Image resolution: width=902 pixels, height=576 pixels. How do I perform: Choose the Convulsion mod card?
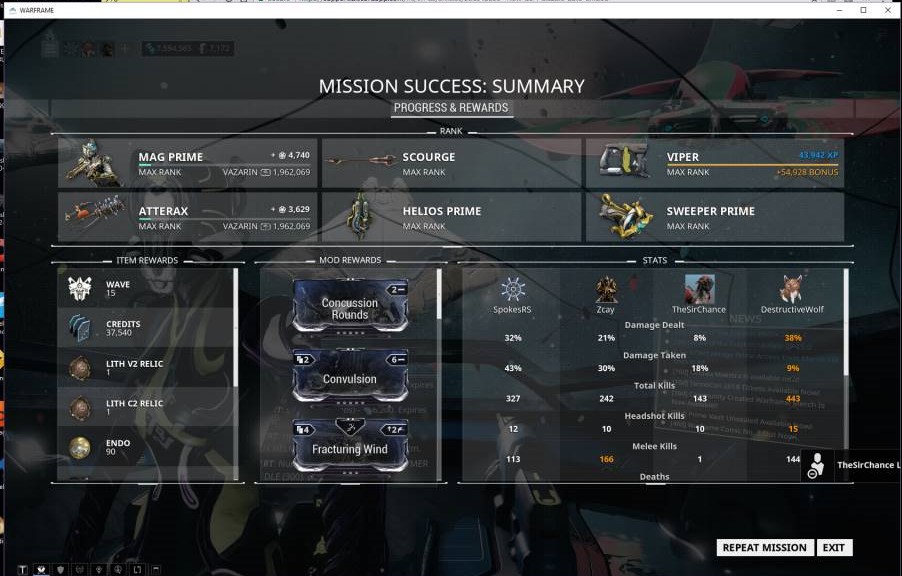tap(350, 376)
